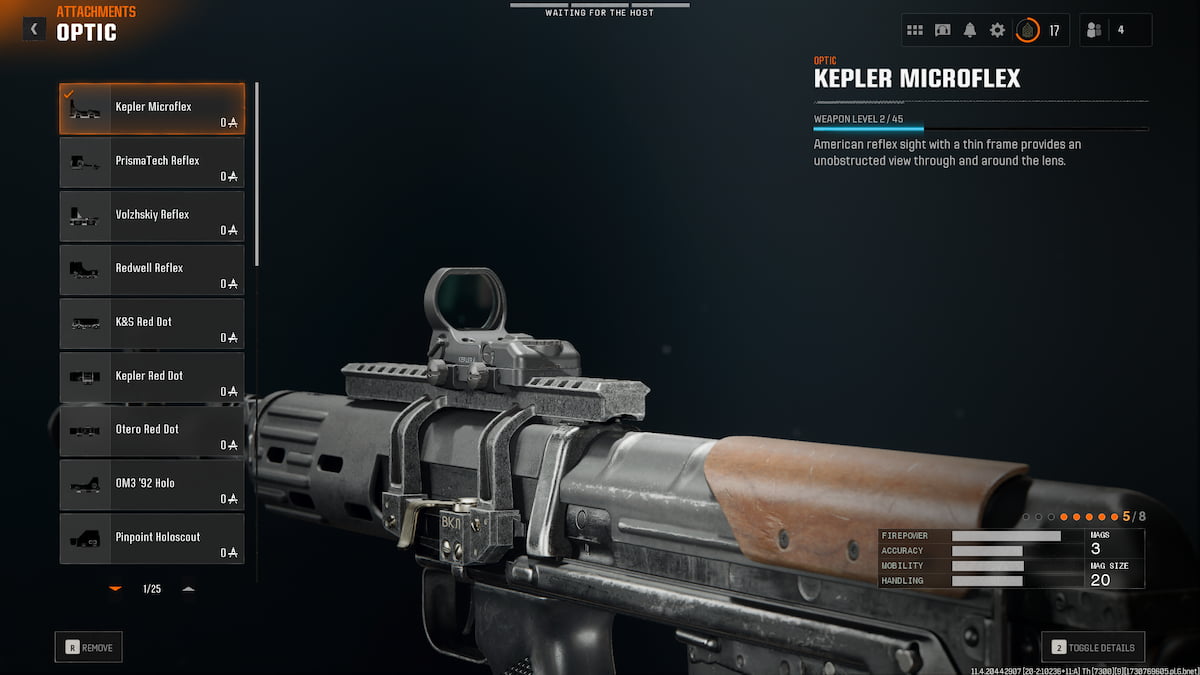The image size is (1200, 675).
Task: Equip the Volzhskiy Reflex sight
Action: (152, 217)
